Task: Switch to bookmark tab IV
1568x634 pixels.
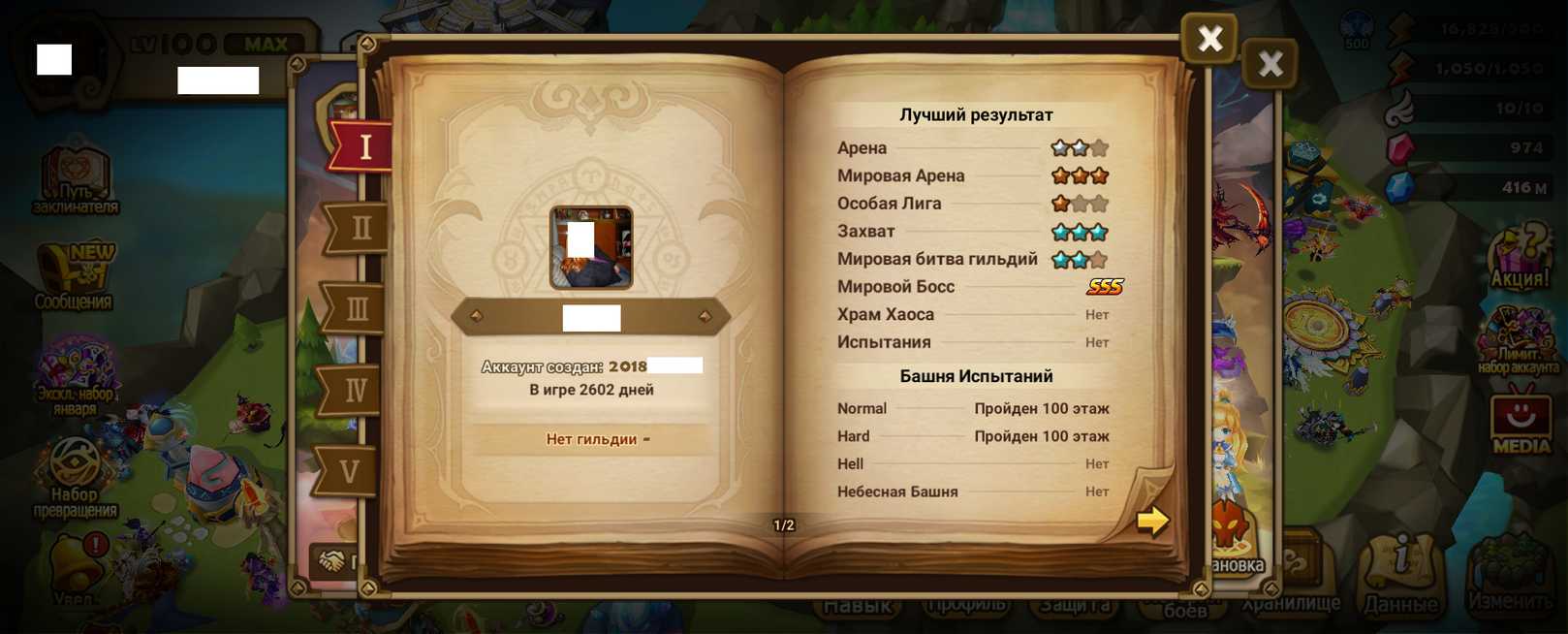Action: pyautogui.click(x=354, y=391)
